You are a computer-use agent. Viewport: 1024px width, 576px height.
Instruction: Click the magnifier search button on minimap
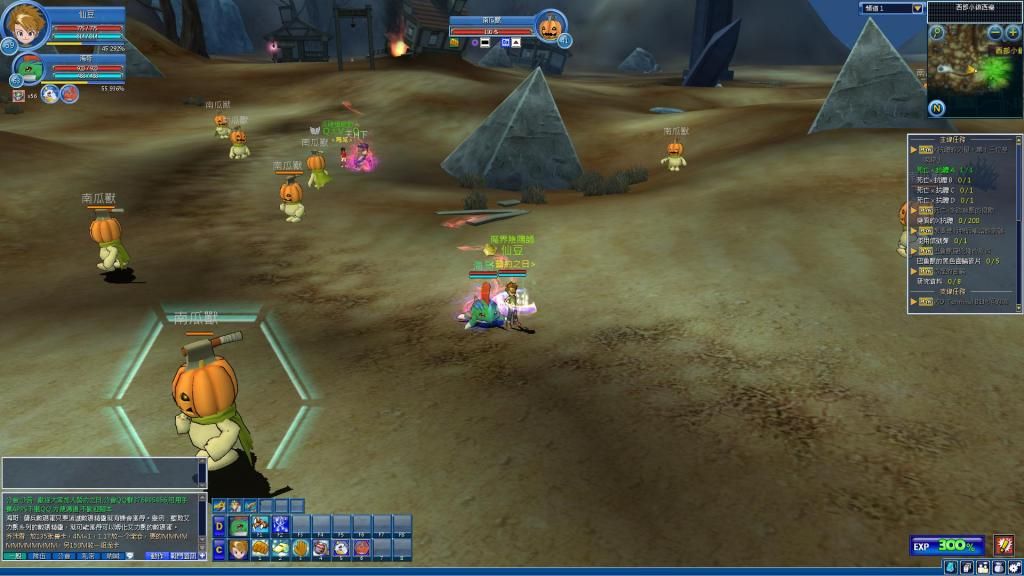click(937, 33)
